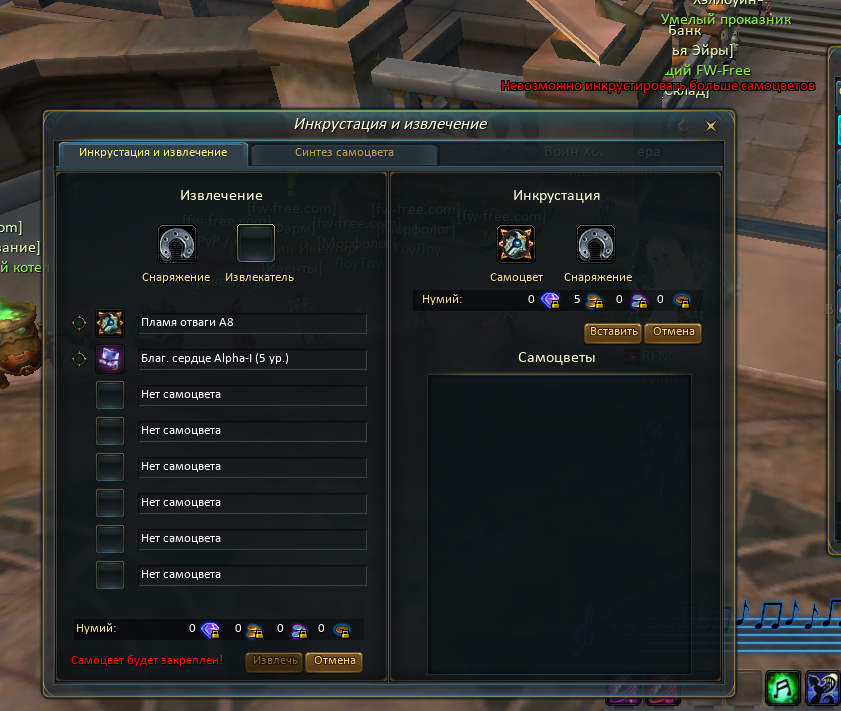
Task: Cancel inlay with Отмена beside Вставить
Action: 673,331
